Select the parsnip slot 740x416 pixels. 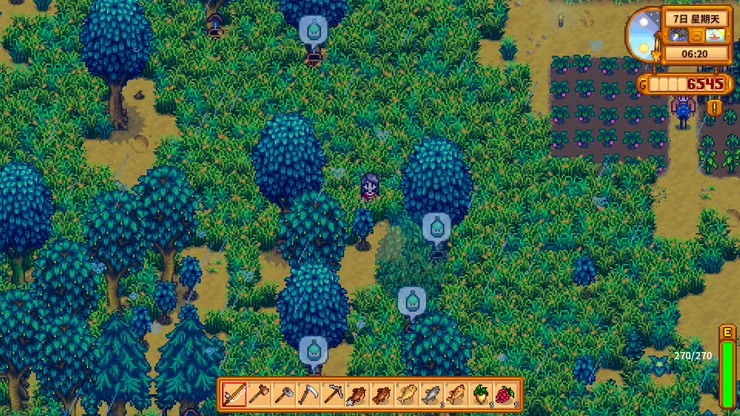pyautogui.click(x=480, y=394)
